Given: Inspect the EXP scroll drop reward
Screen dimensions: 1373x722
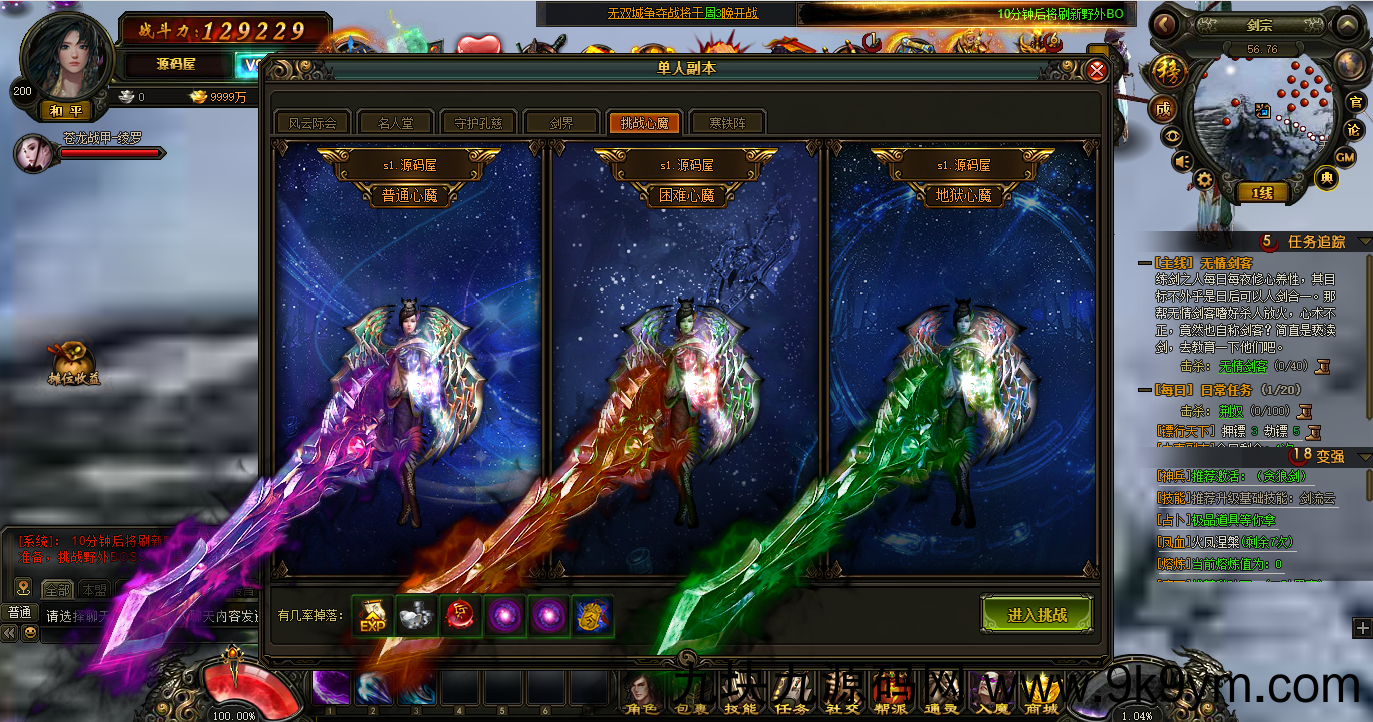Looking at the screenshot, I should [x=373, y=616].
